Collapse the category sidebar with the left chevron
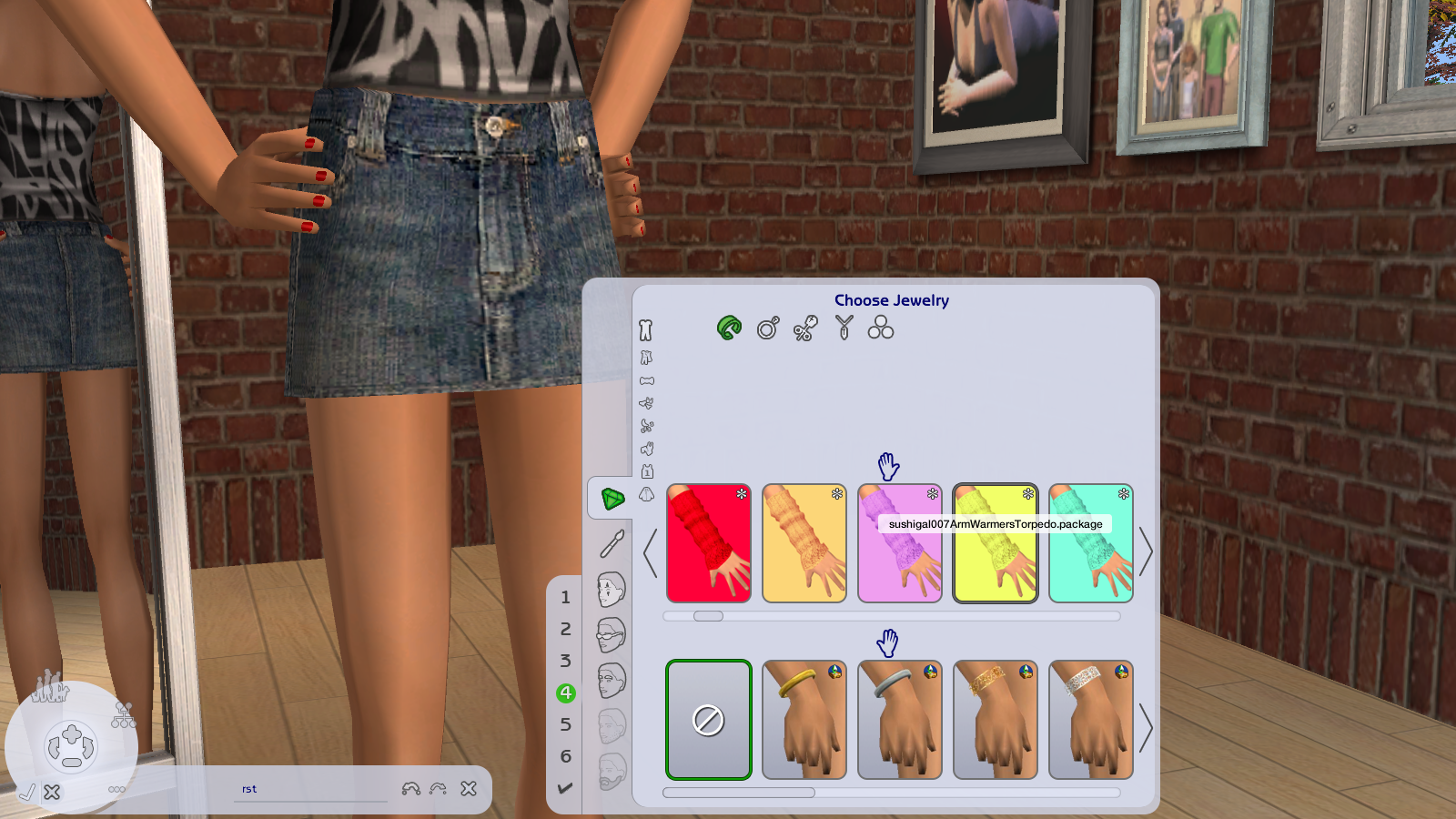This screenshot has height=819, width=1456. click(649, 551)
